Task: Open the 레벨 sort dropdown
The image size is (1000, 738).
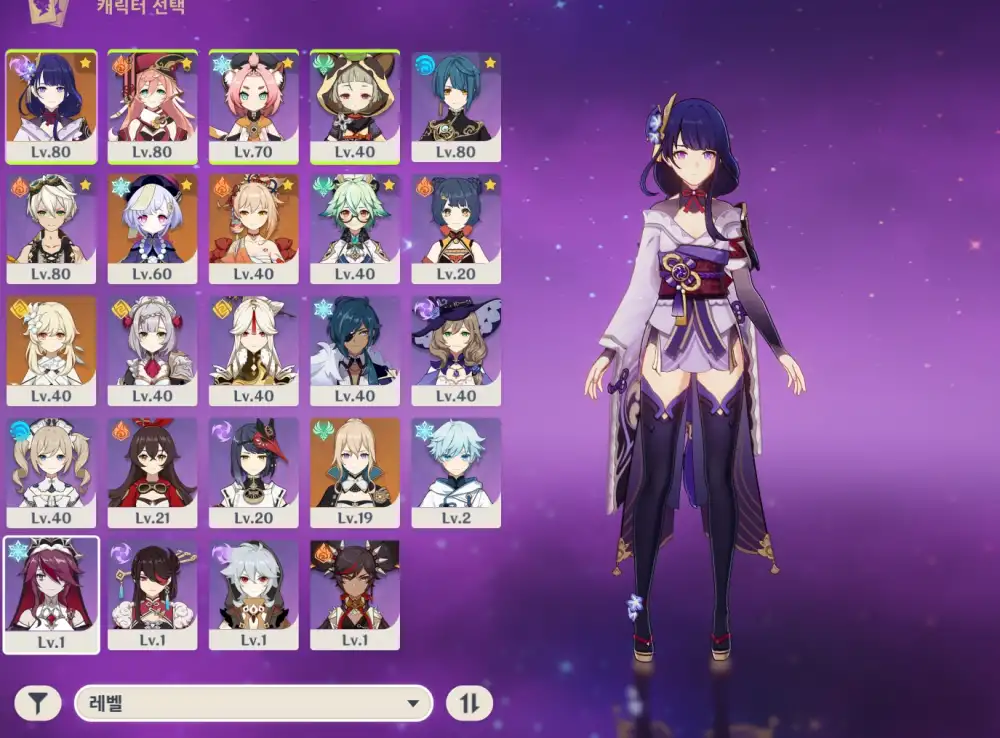Action: [x=253, y=703]
